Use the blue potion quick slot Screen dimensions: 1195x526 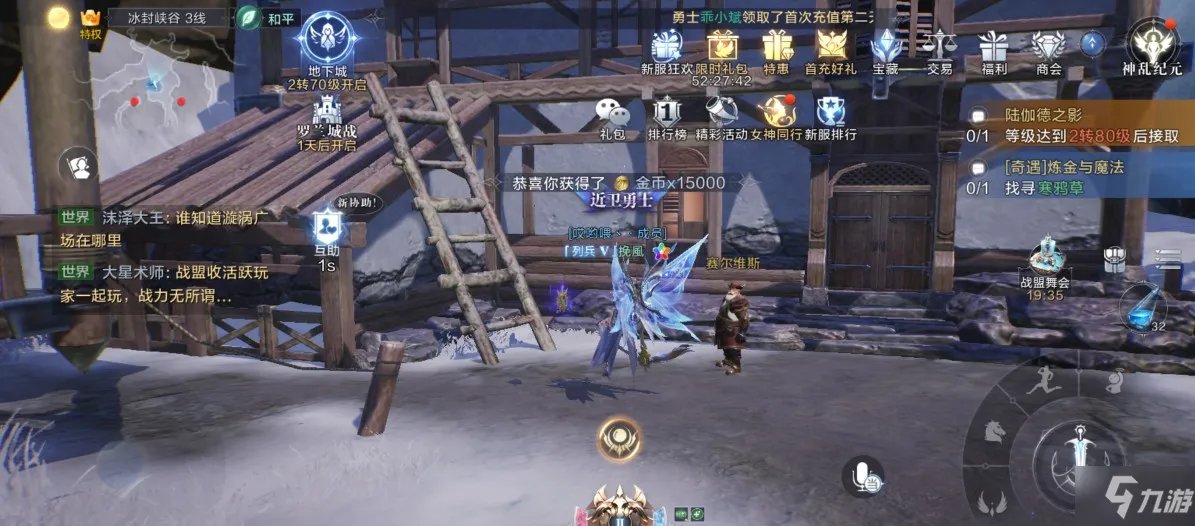coord(1142,308)
